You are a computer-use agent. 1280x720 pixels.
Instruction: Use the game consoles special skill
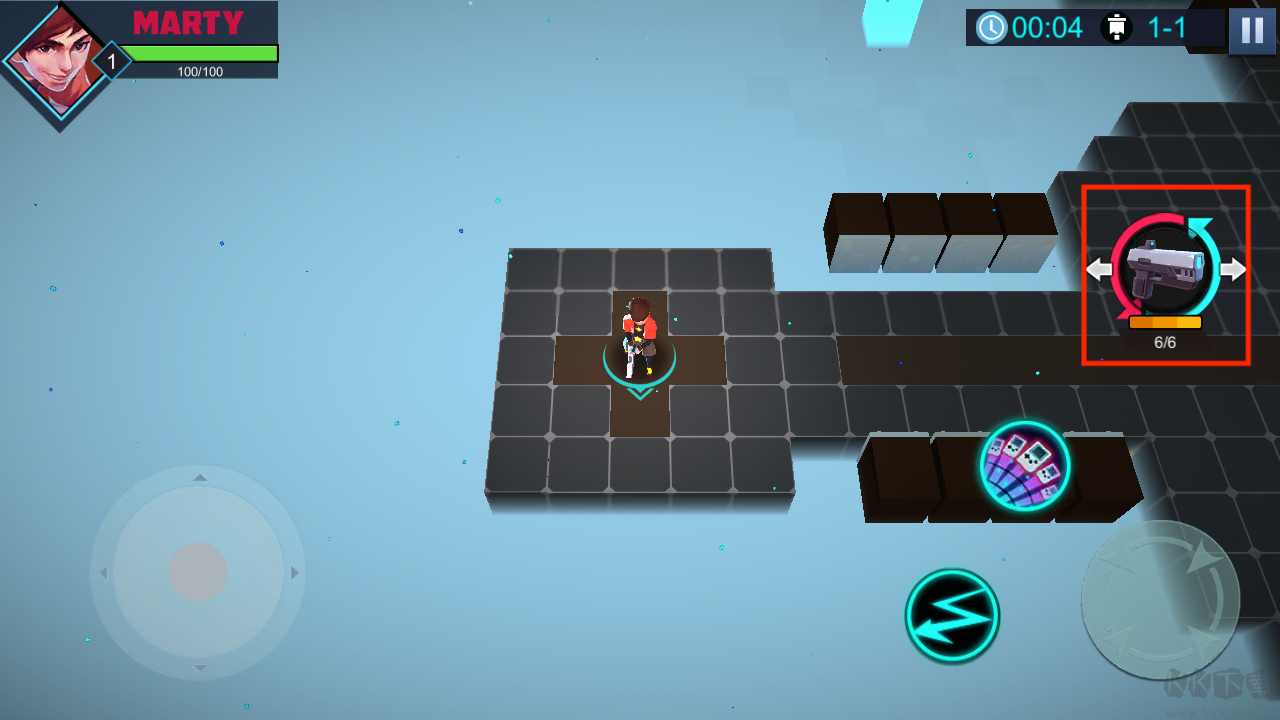tap(1025, 466)
